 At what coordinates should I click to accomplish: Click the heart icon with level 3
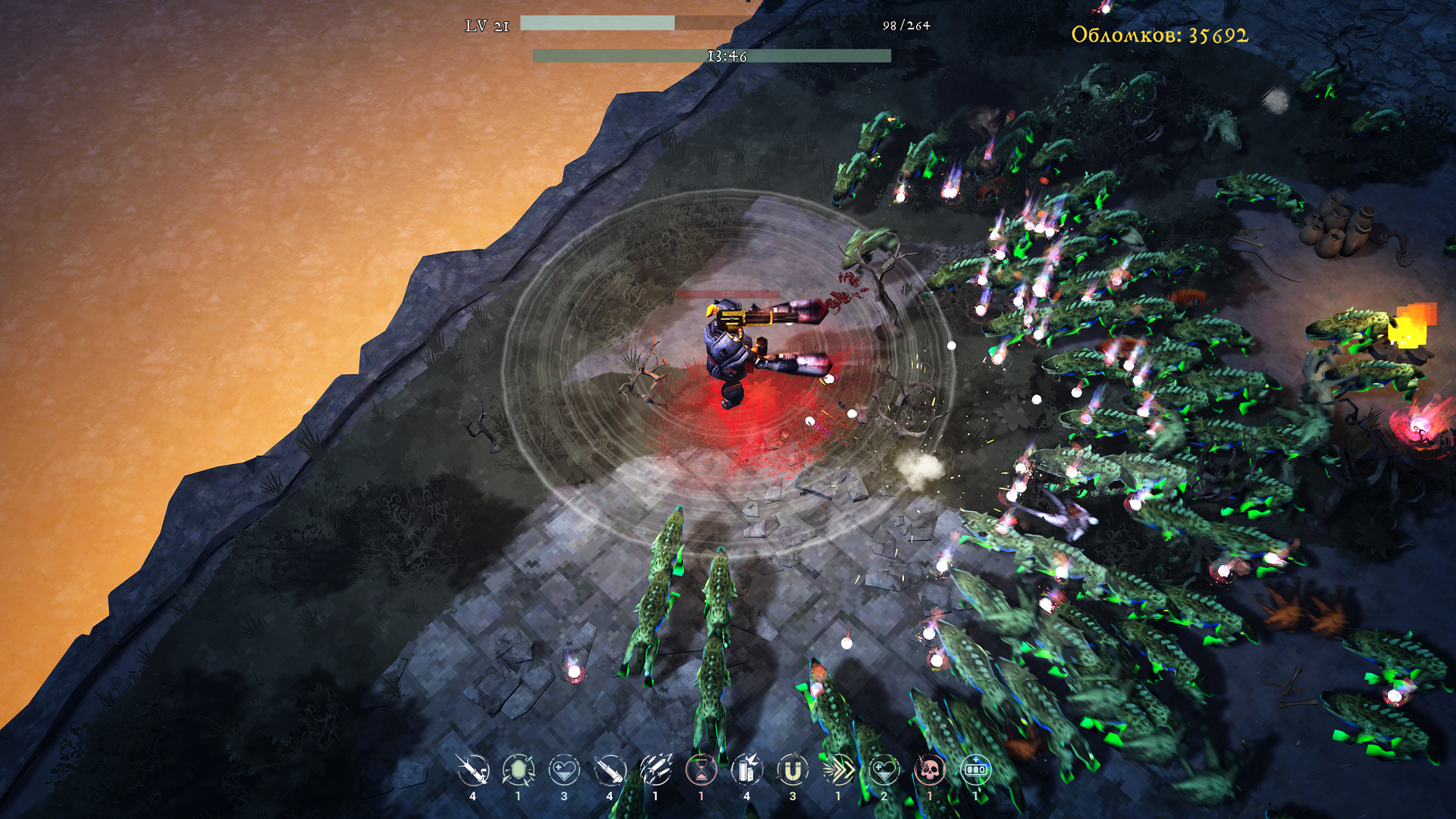[x=564, y=770]
